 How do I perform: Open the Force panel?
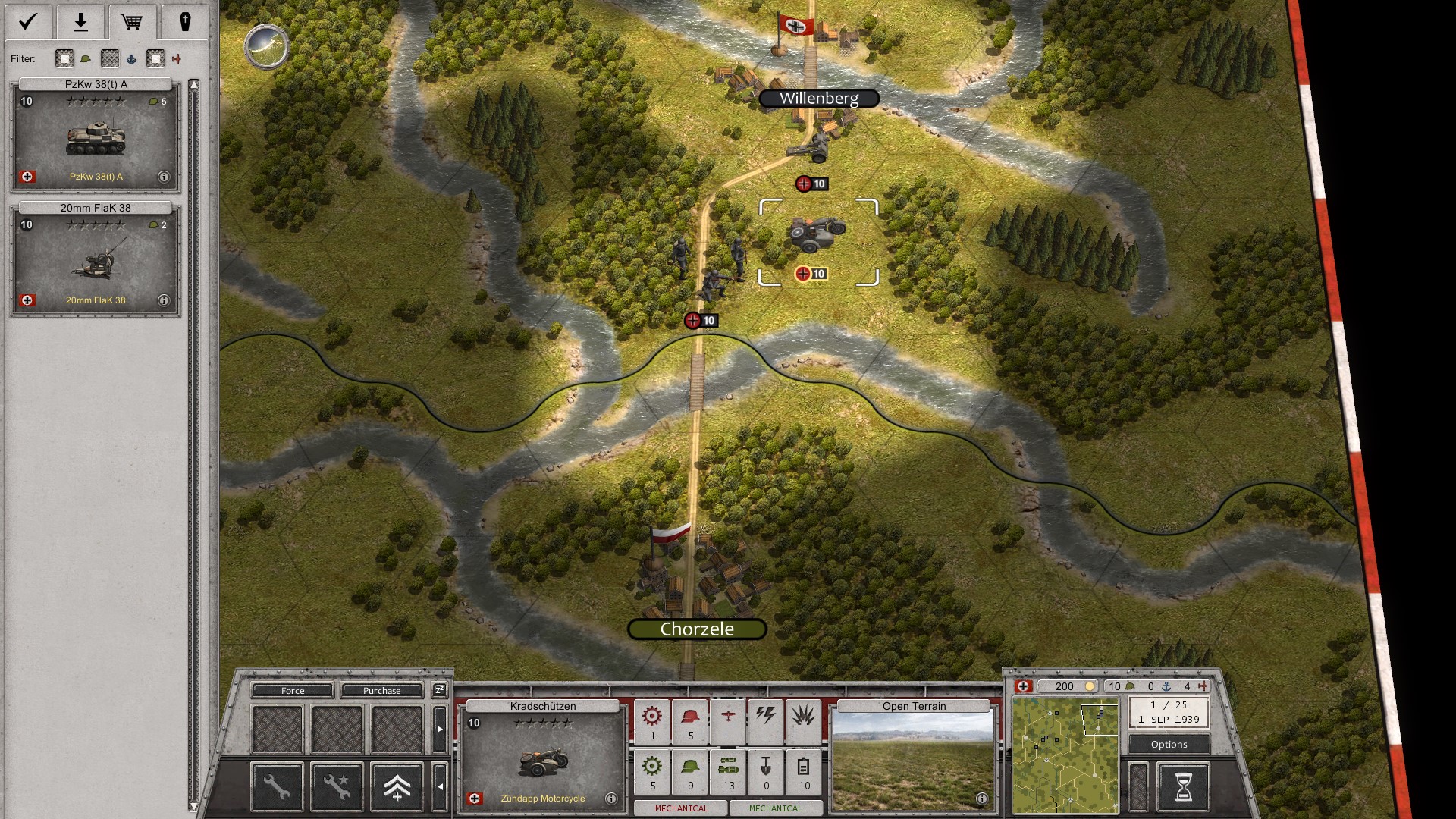click(293, 691)
